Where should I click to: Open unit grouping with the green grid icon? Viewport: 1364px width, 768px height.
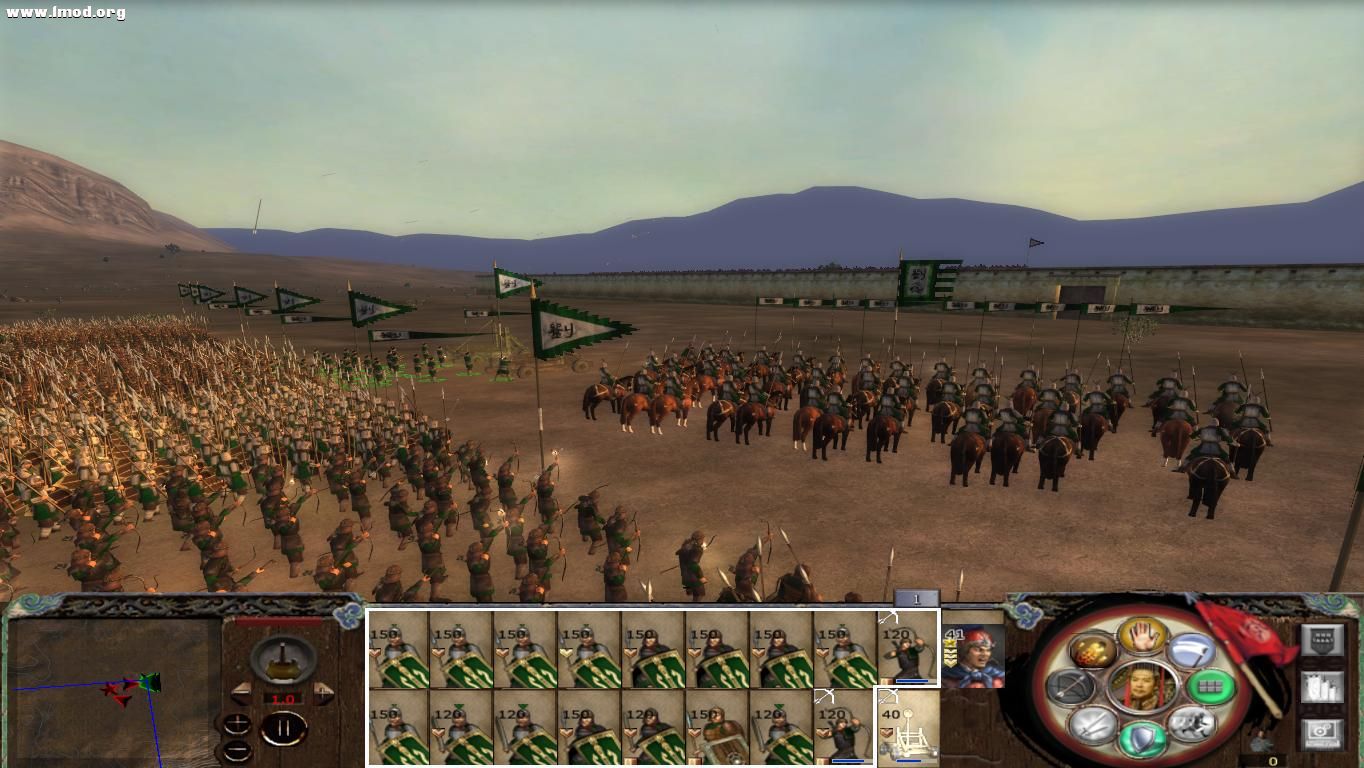click(1211, 686)
